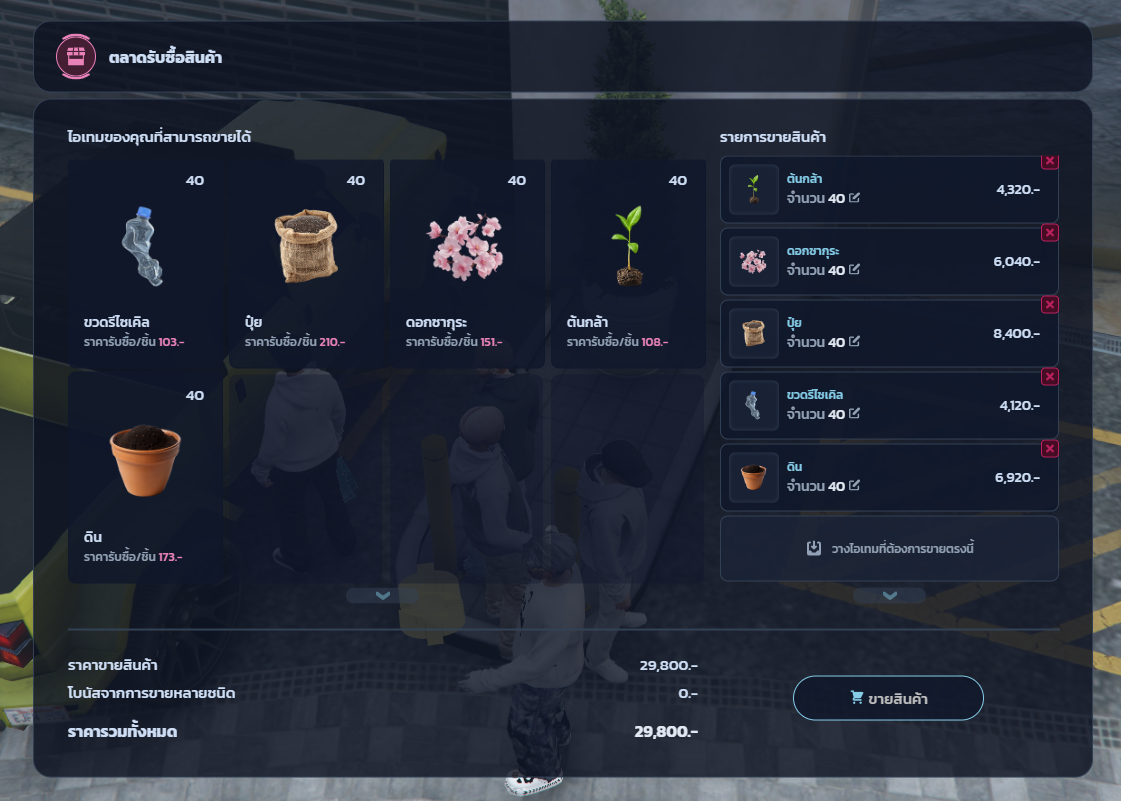Viewport: 1121px width, 801px height.
Task: Remove ต้นกล้า from the sell list
Action: point(1050,161)
